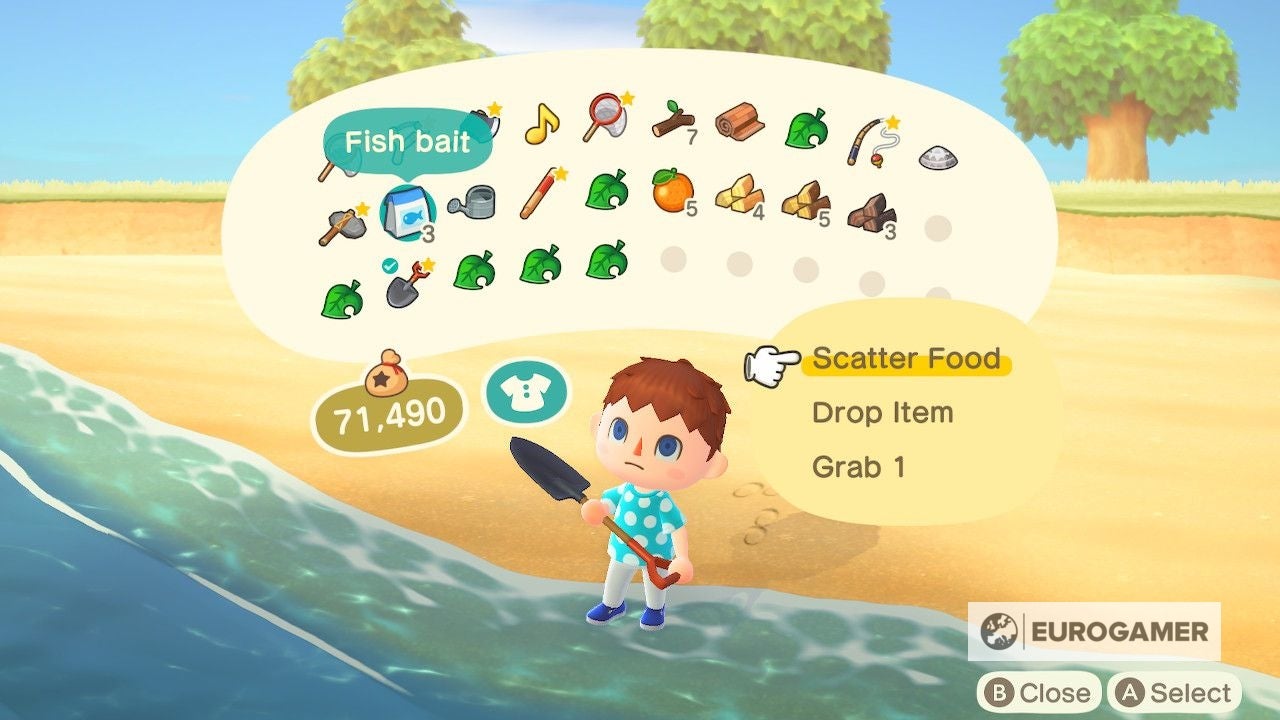Image resolution: width=1280 pixels, height=720 pixels.
Task: Click the Close button prompt
Action: coord(1037,692)
